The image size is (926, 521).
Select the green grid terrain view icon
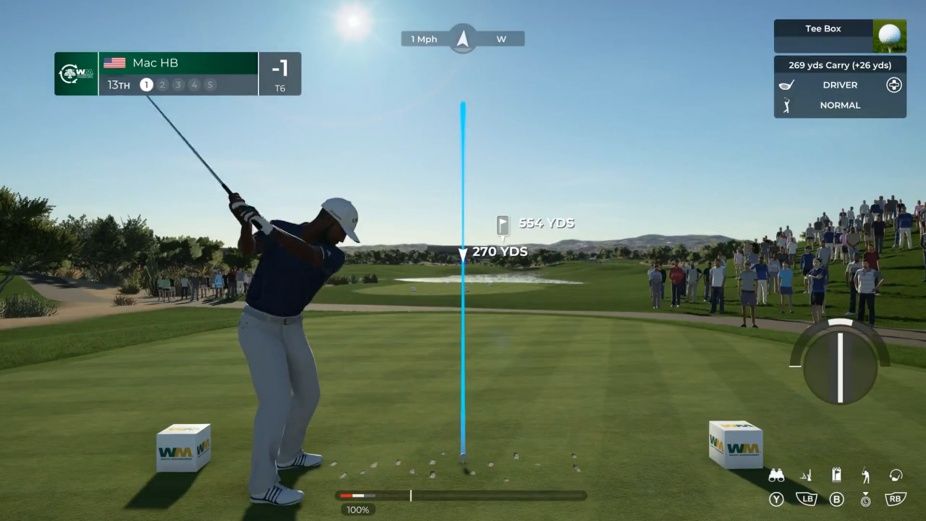tap(806, 476)
